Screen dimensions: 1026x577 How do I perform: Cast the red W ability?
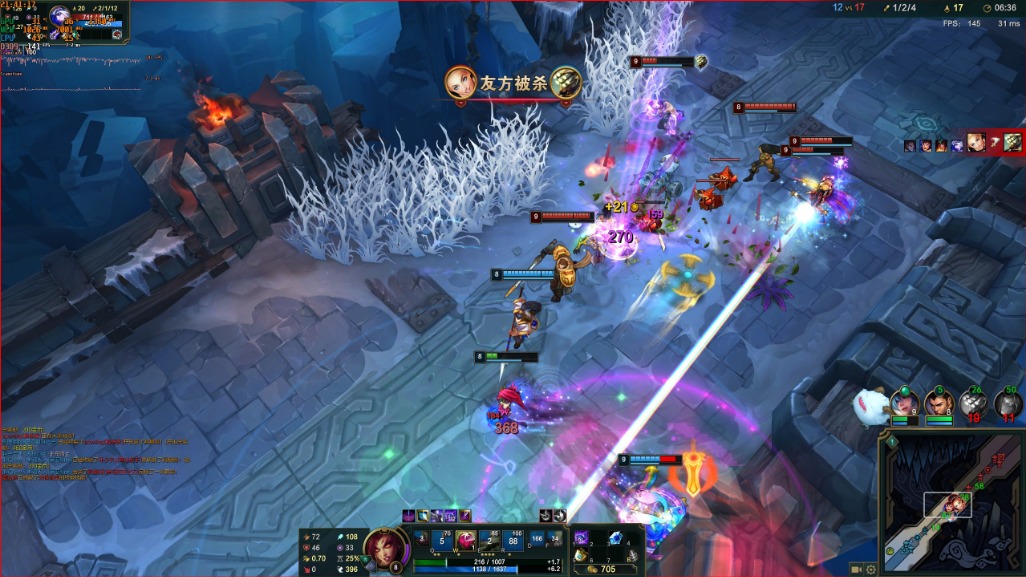(x=466, y=540)
